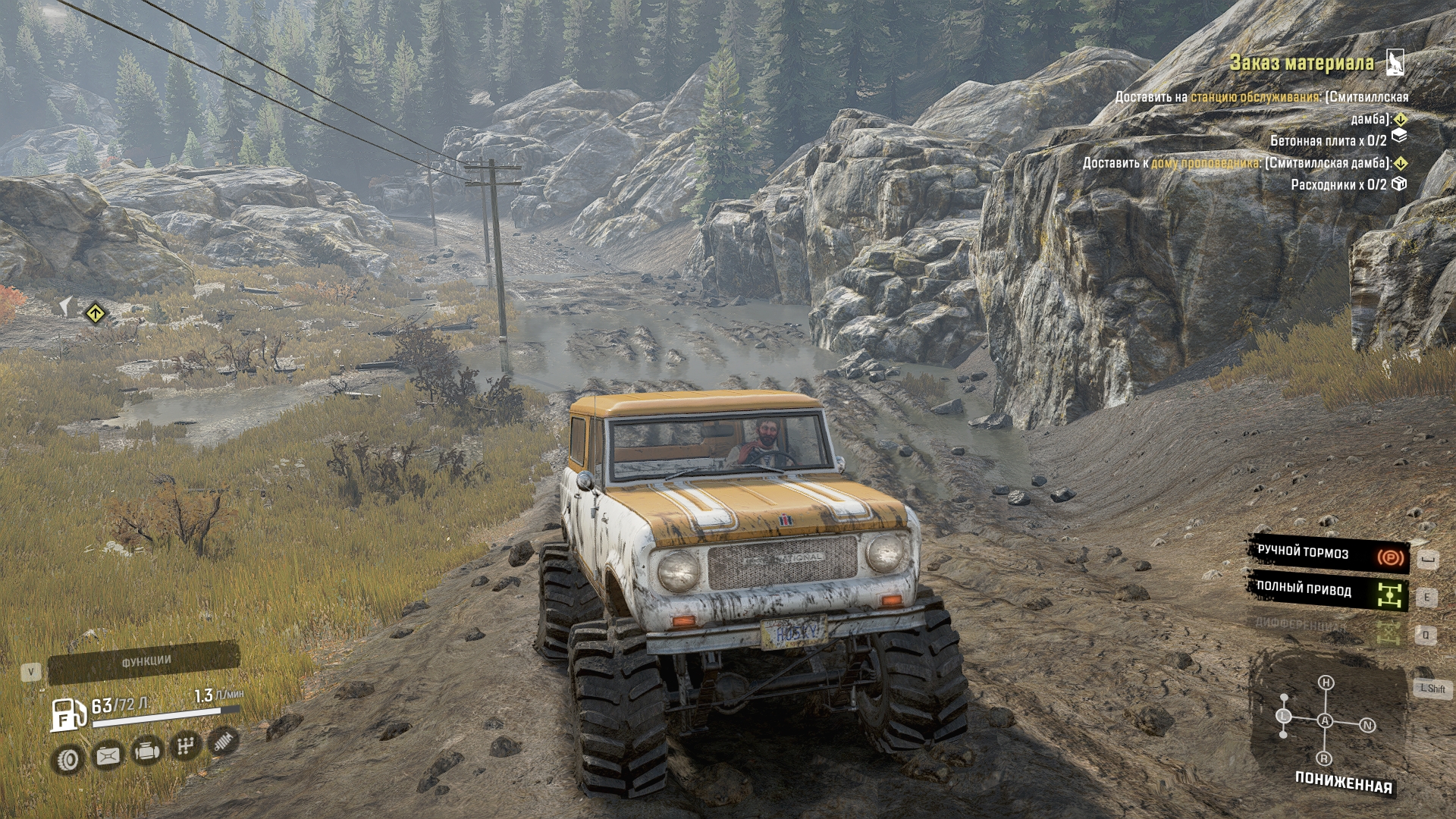Click the fuel pump icon
This screenshot has height=819, width=1456.
pos(69,714)
